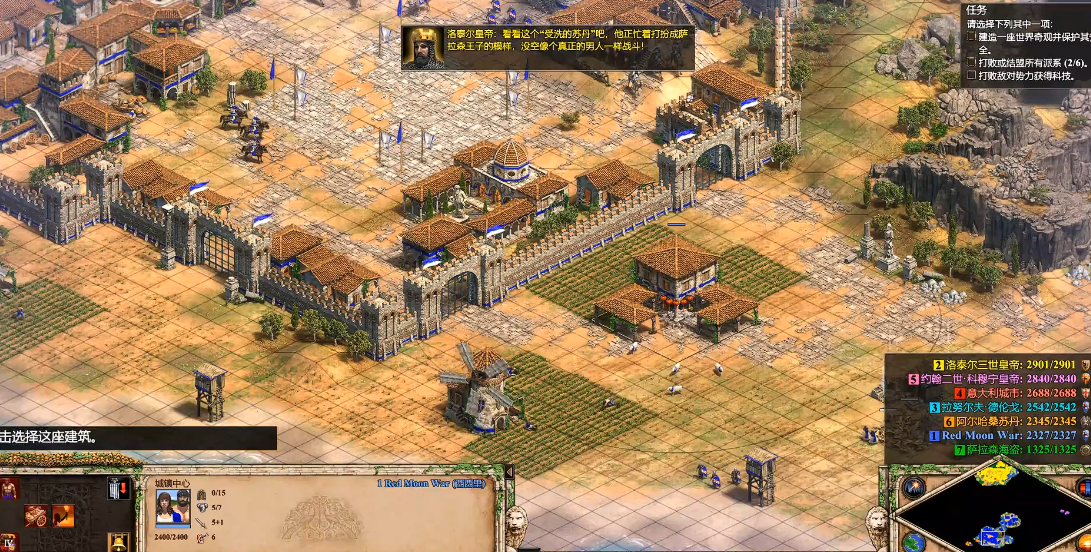The image size is (1091, 552).
Task: Research the torch-in-hand technology icon
Action: [x=63, y=516]
